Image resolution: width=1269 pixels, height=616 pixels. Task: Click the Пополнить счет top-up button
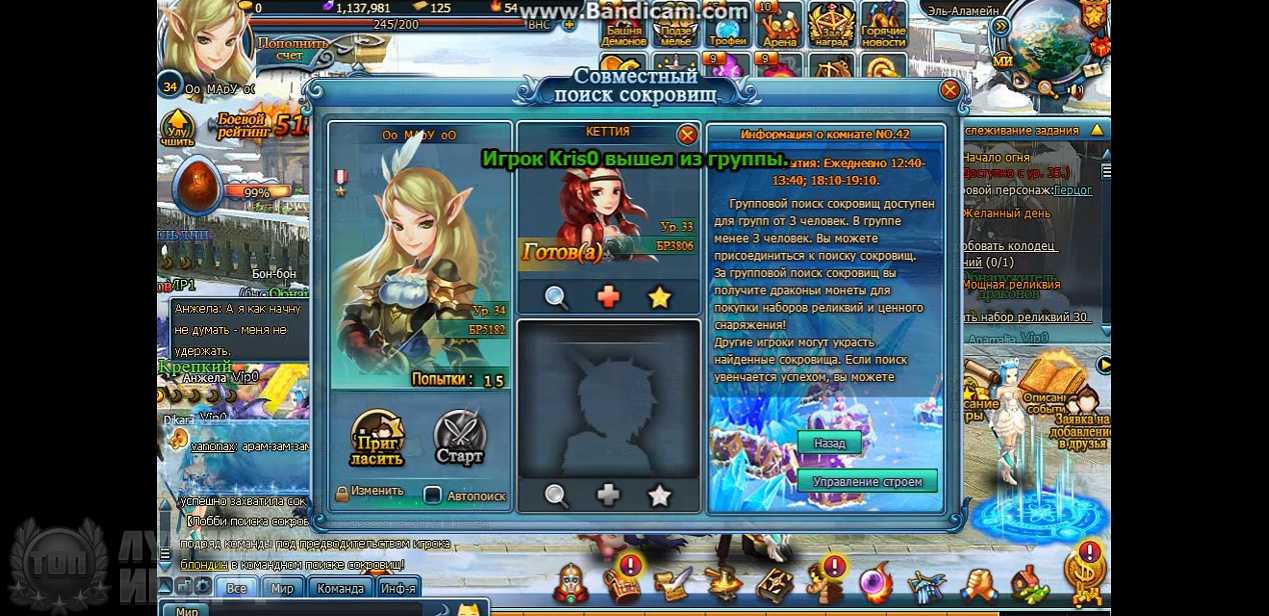pyautogui.click(x=294, y=49)
